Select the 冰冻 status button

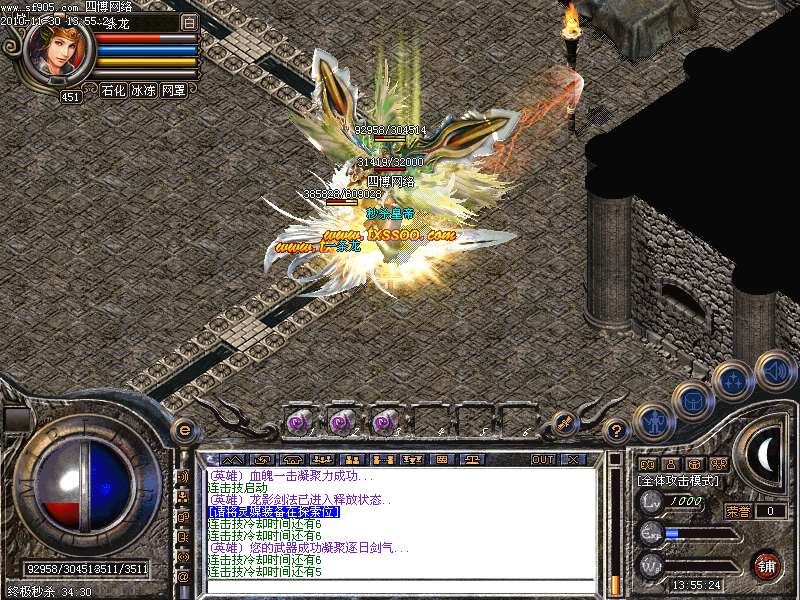click(x=143, y=90)
